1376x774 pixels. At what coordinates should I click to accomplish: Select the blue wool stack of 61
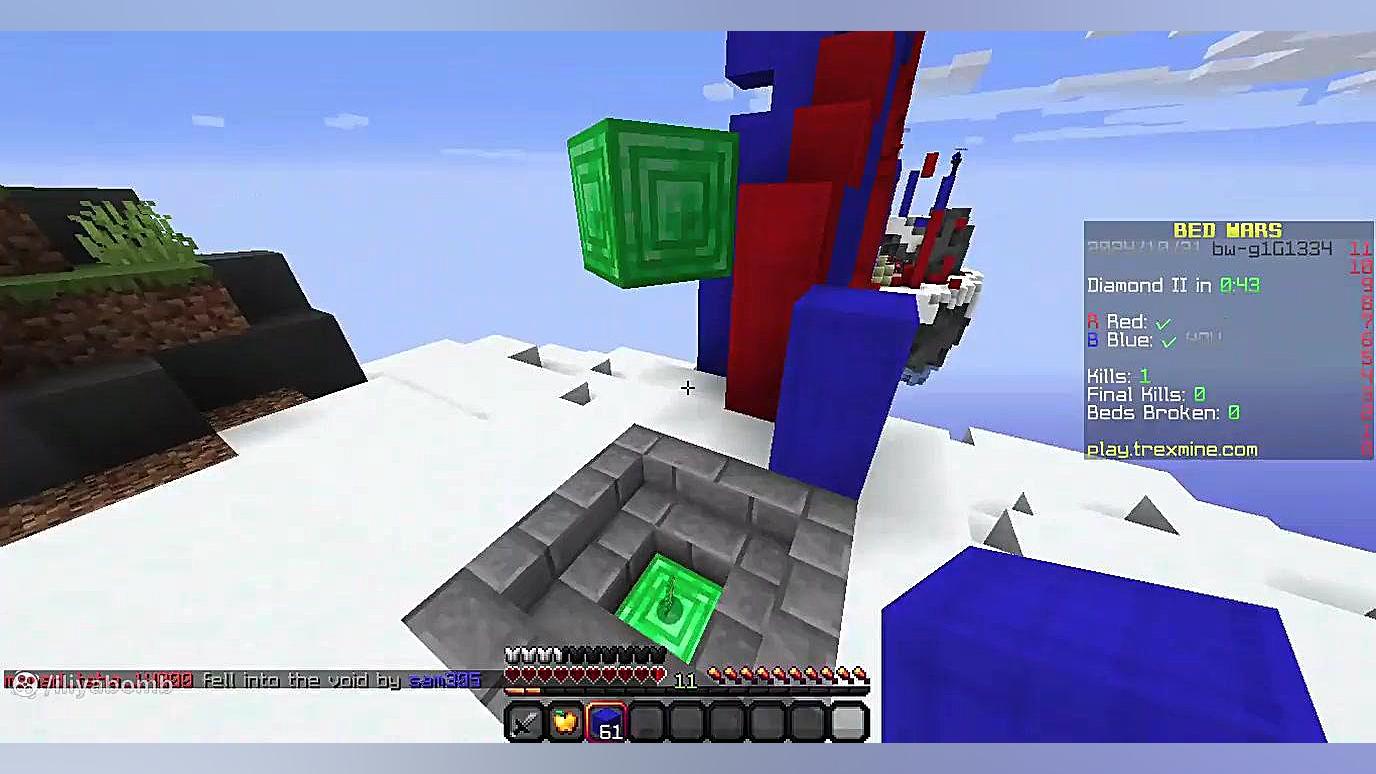pyautogui.click(x=606, y=722)
